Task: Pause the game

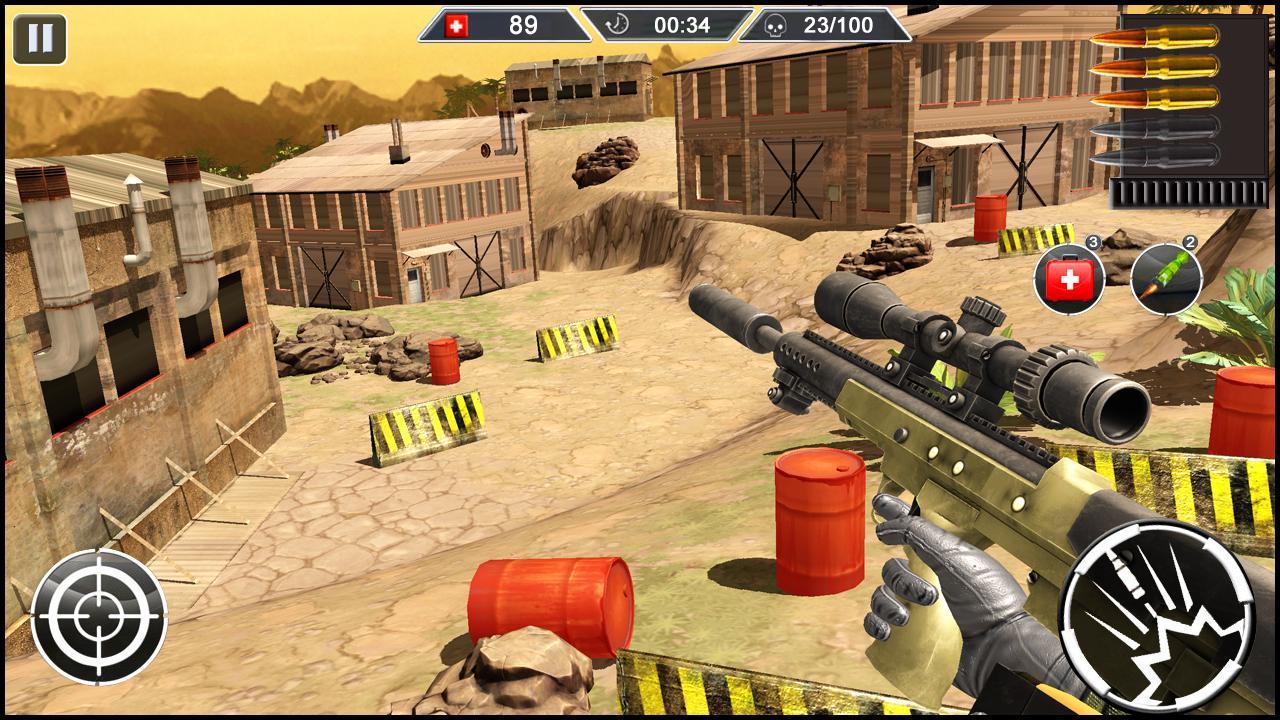Action: point(40,39)
